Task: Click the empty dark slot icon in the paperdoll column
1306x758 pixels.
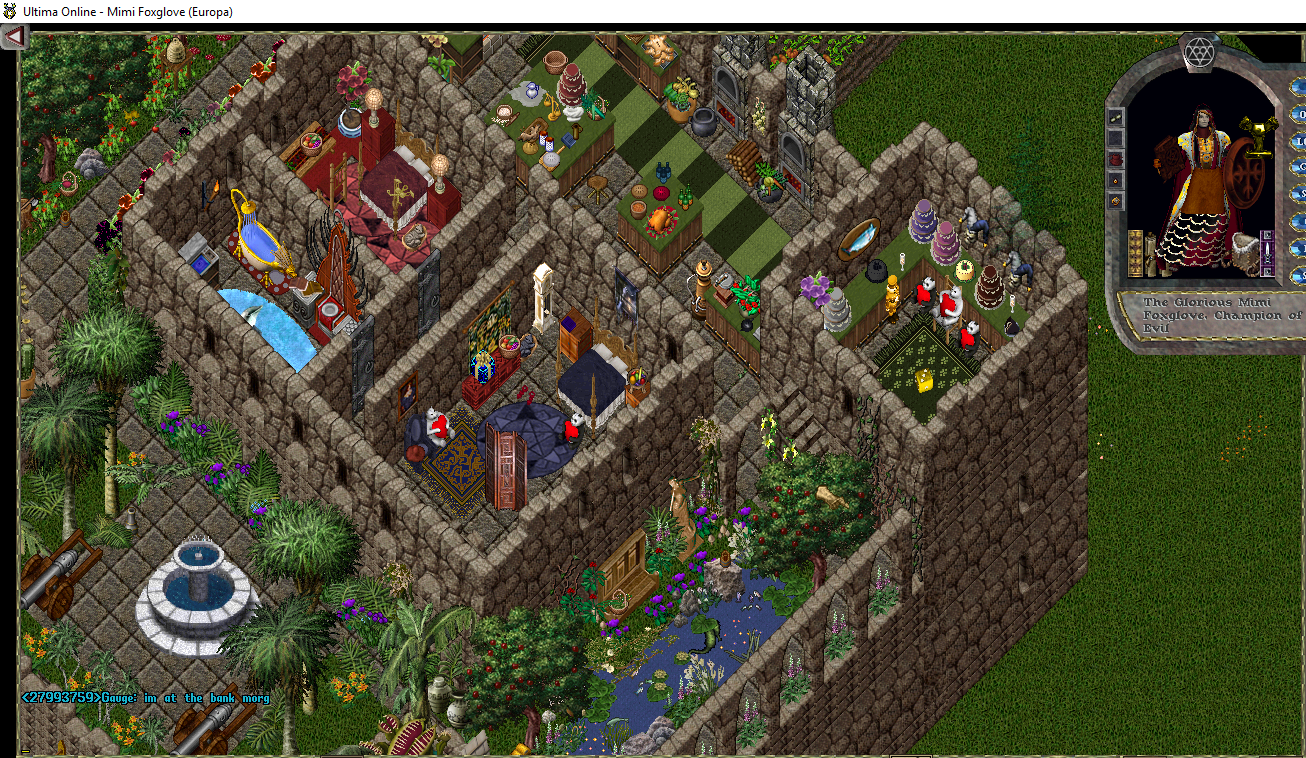Action: (x=1114, y=137)
